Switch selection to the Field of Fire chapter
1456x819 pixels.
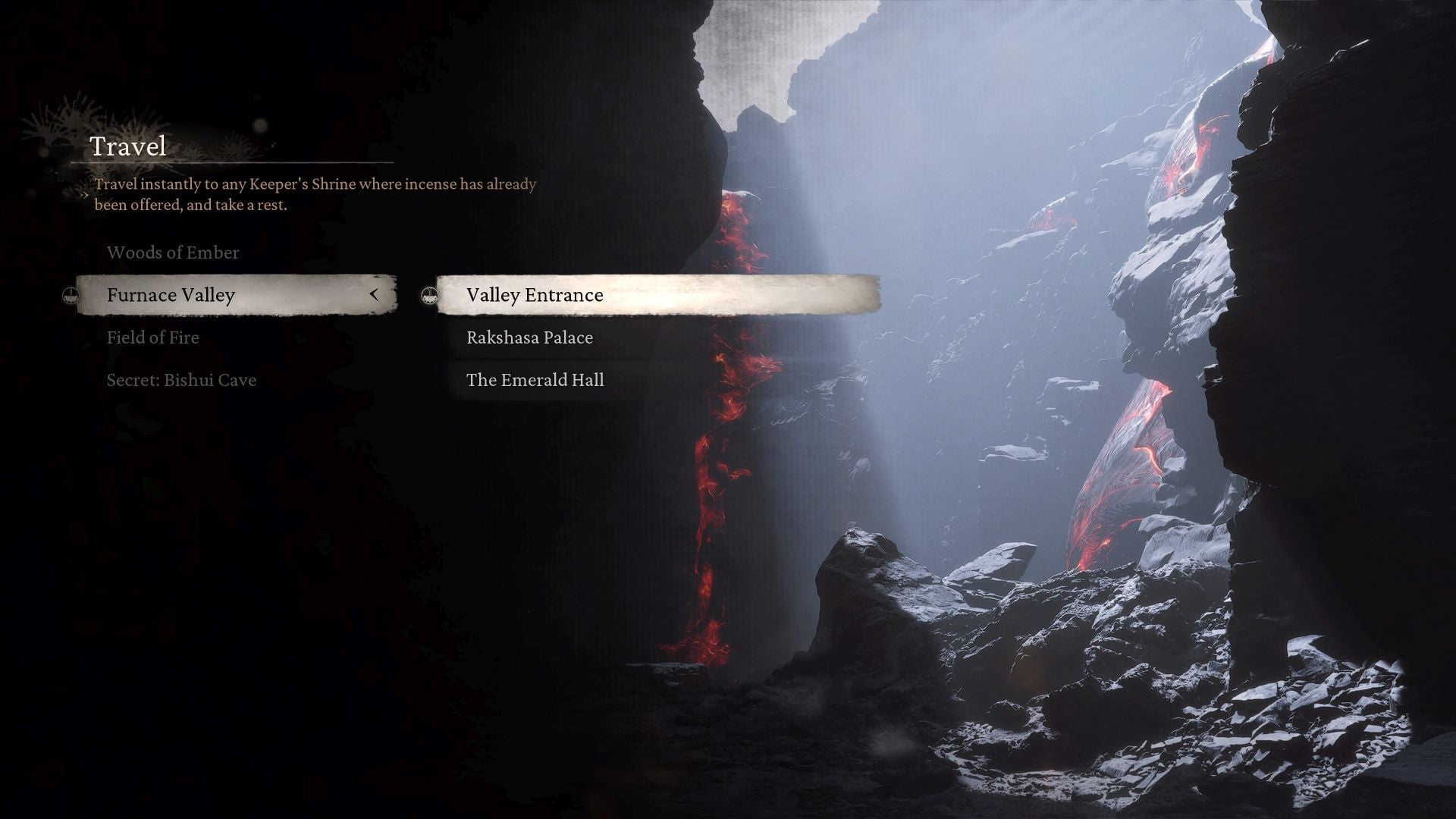pyautogui.click(x=152, y=337)
